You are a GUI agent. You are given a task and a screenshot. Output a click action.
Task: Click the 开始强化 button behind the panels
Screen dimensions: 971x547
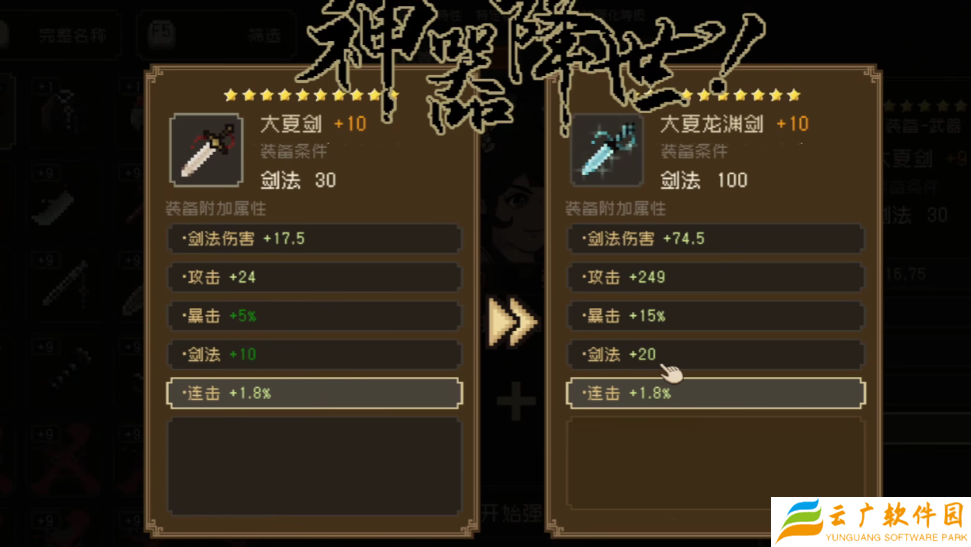point(512,514)
